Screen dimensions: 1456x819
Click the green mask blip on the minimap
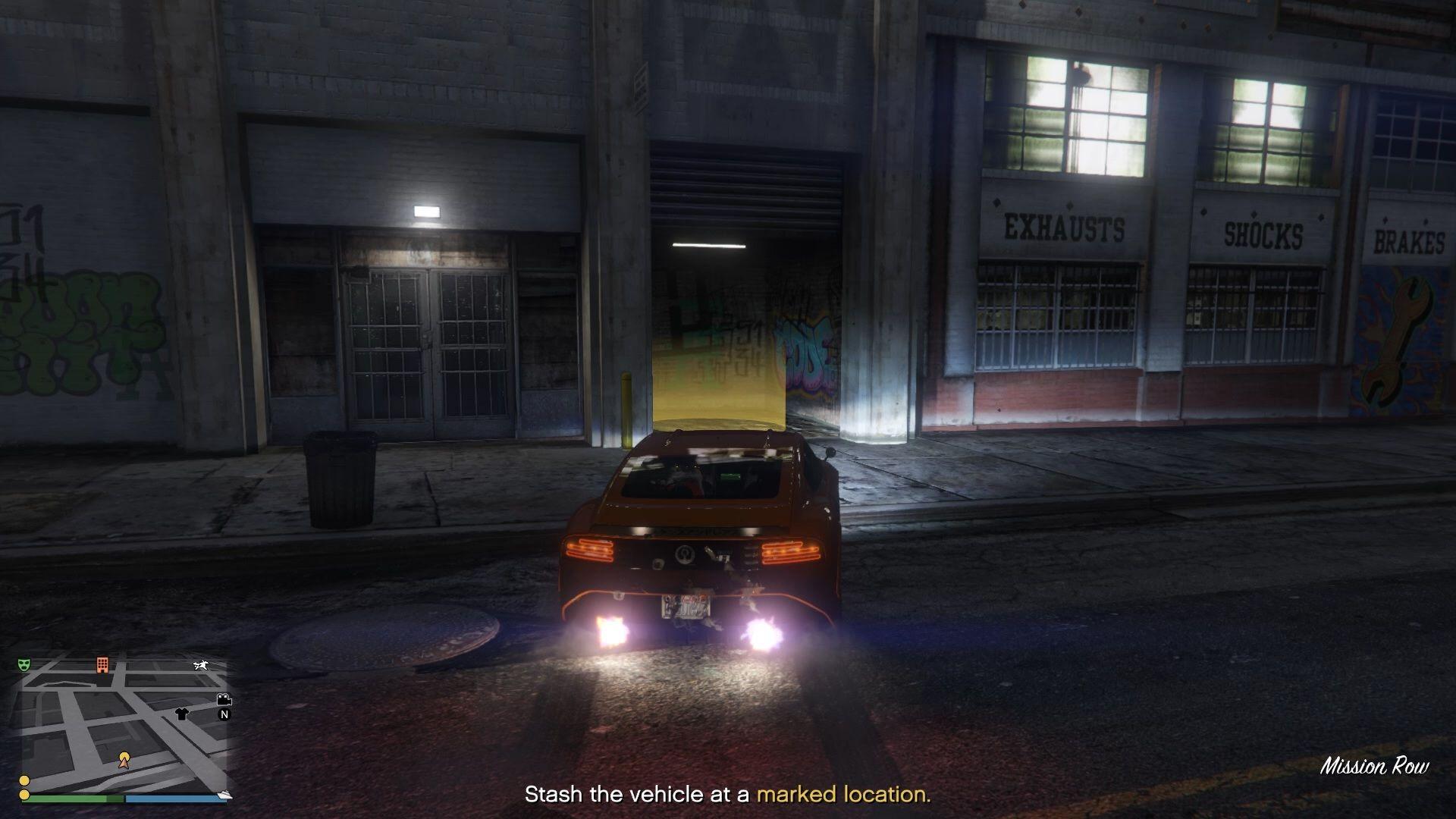(x=24, y=665)
